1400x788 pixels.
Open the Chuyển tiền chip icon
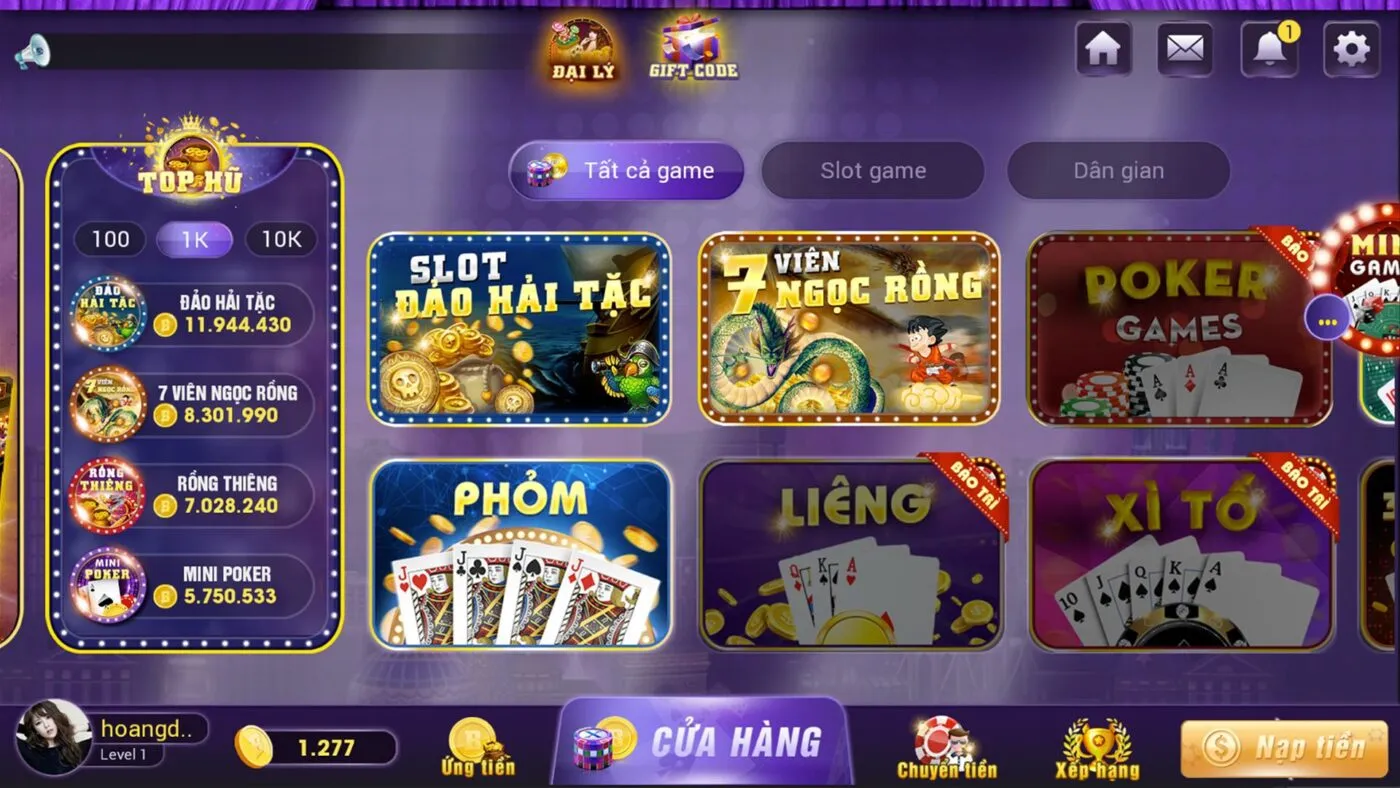tap(938, 738)
